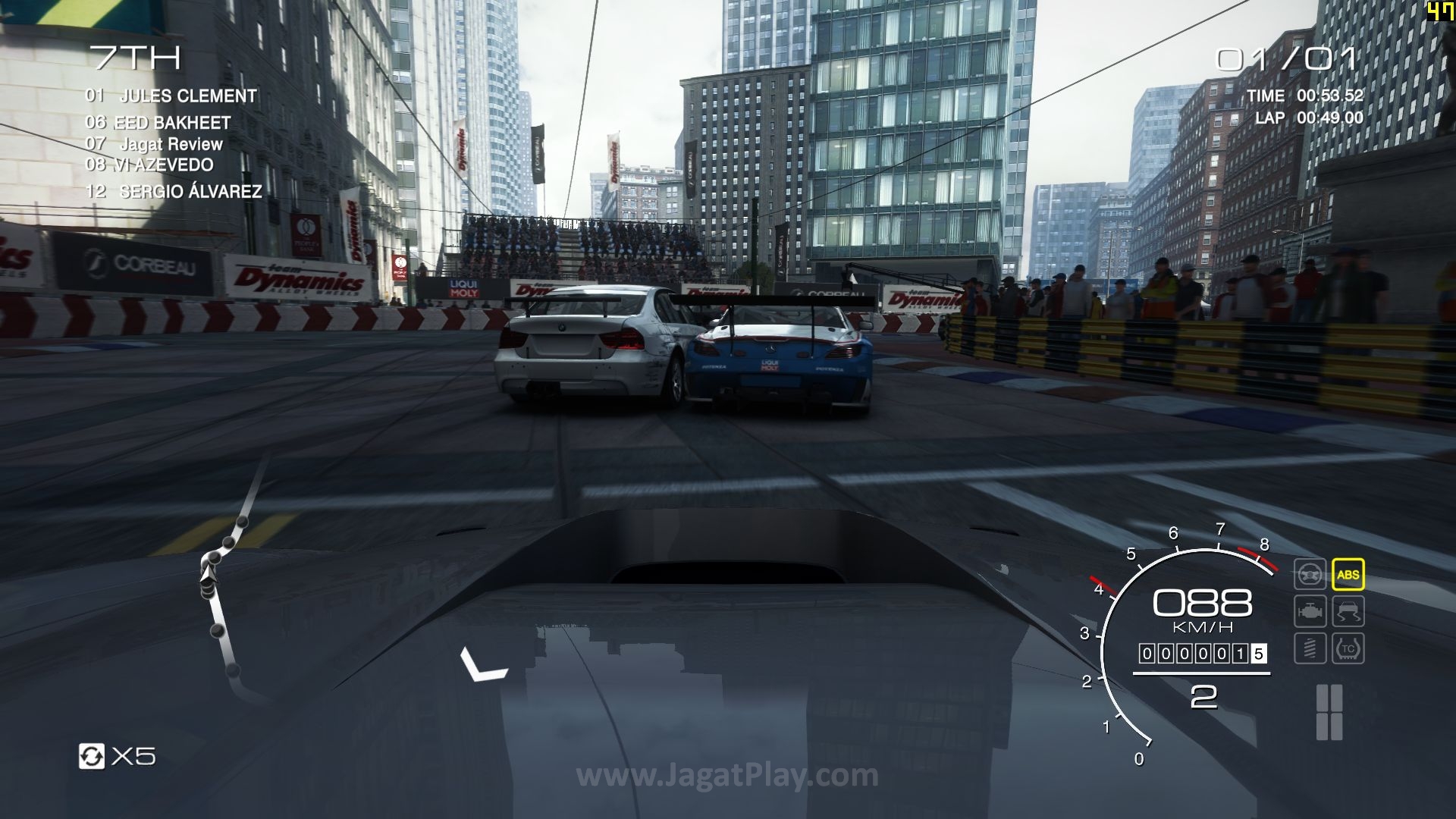Select the skidding car stability icon
The image size is (1456, 819).
coord(1348,611)
